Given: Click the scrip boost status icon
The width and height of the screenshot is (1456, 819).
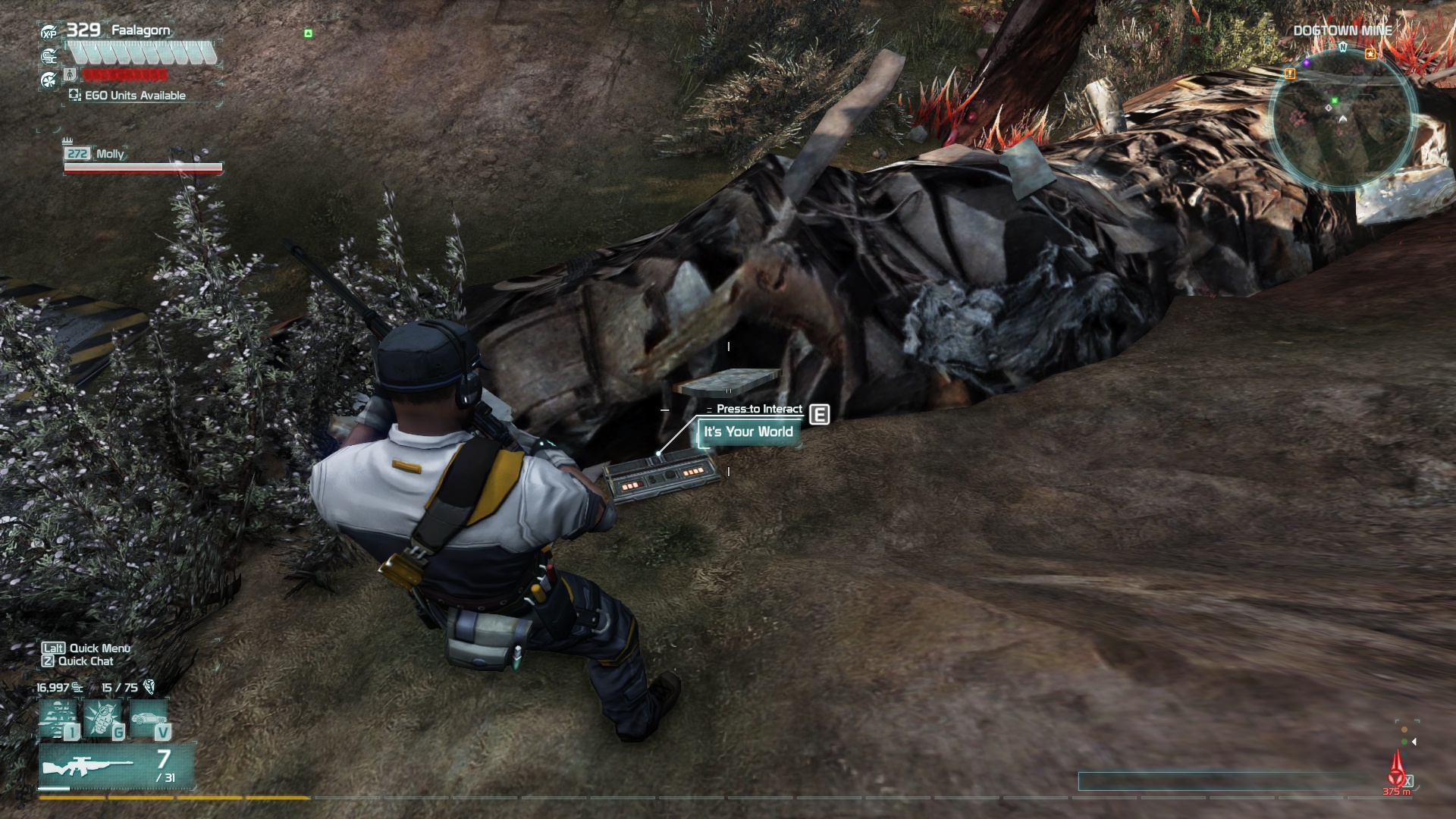Looking at the screenshot, I should click(49, 55).
